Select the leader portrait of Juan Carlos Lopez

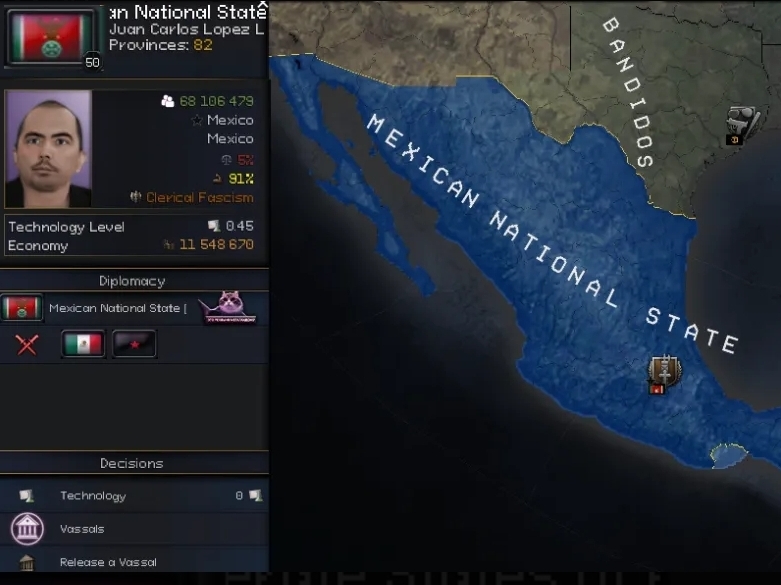48,149
